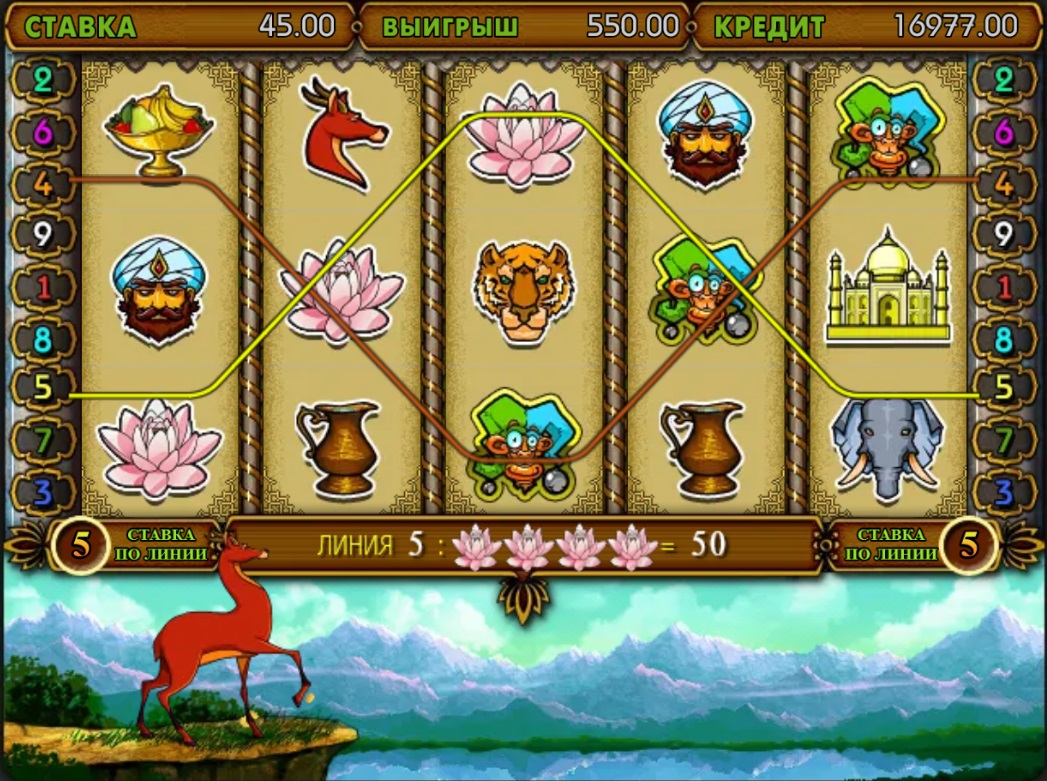Activate payline 2 marker in left number column
This screenshot has width=1047, height=781.
coord(43,80)
